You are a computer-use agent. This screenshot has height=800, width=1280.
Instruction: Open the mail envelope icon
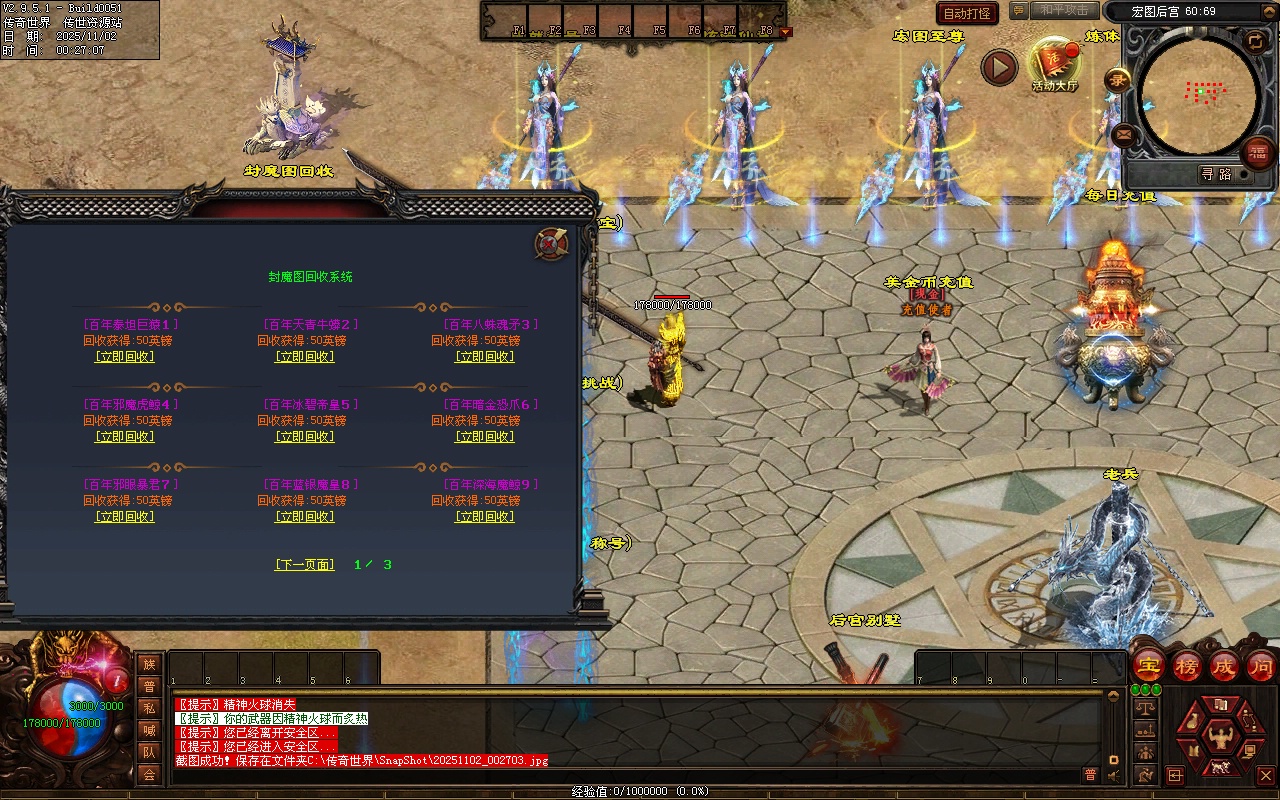[x=1123, y=134]
